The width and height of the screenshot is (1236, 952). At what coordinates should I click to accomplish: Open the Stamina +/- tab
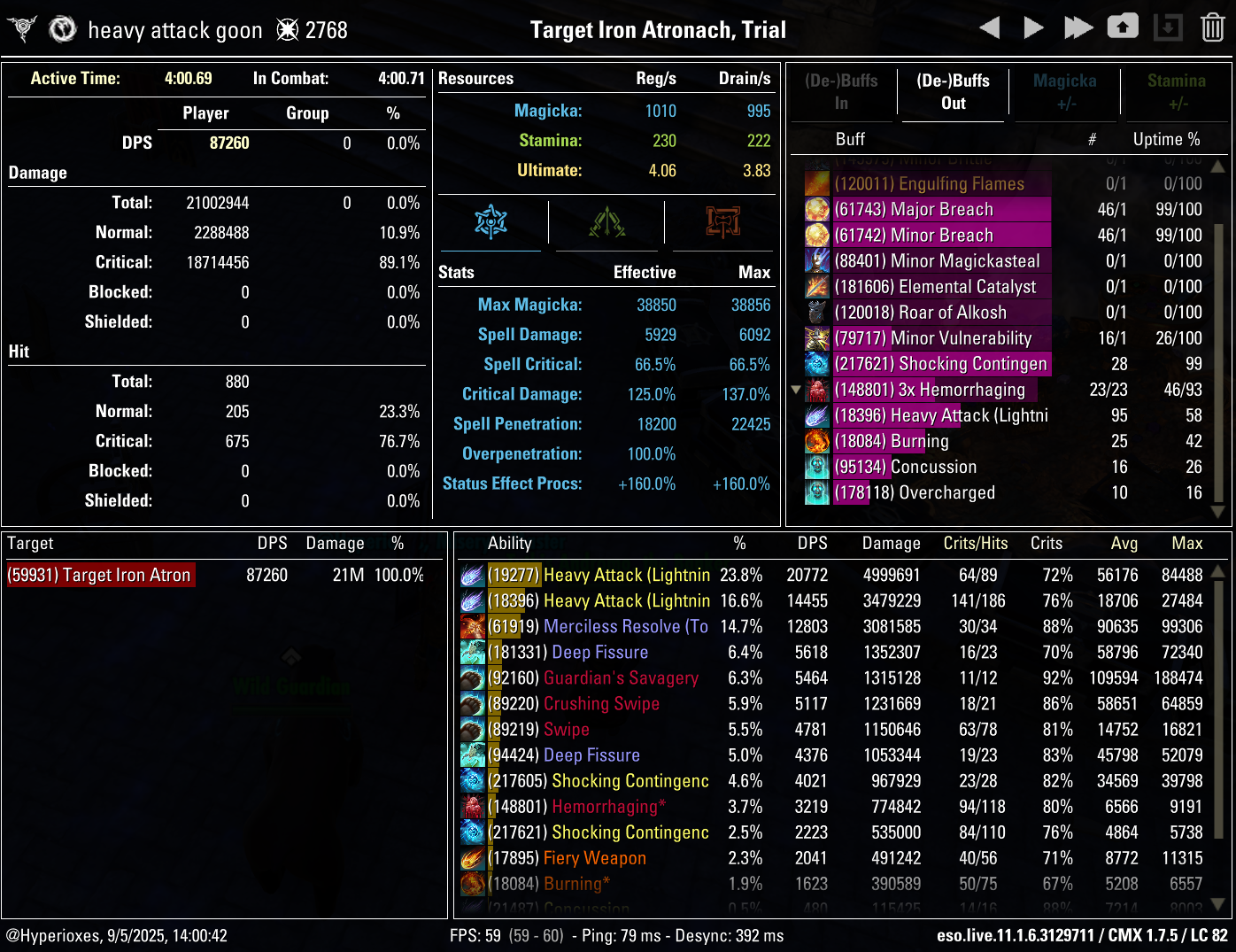coord(1177,92)
